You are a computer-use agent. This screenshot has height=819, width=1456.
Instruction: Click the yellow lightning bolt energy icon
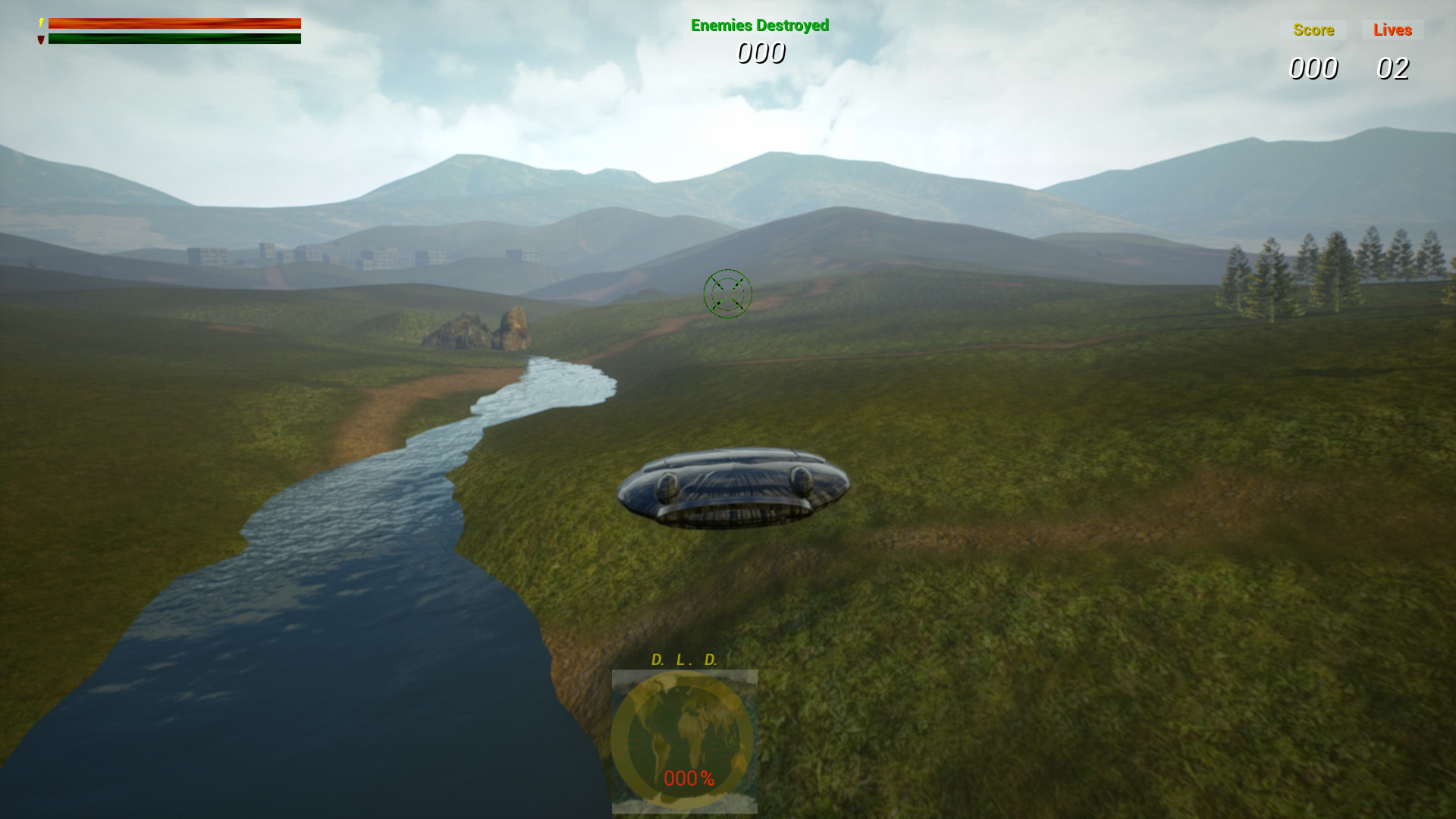41,23
